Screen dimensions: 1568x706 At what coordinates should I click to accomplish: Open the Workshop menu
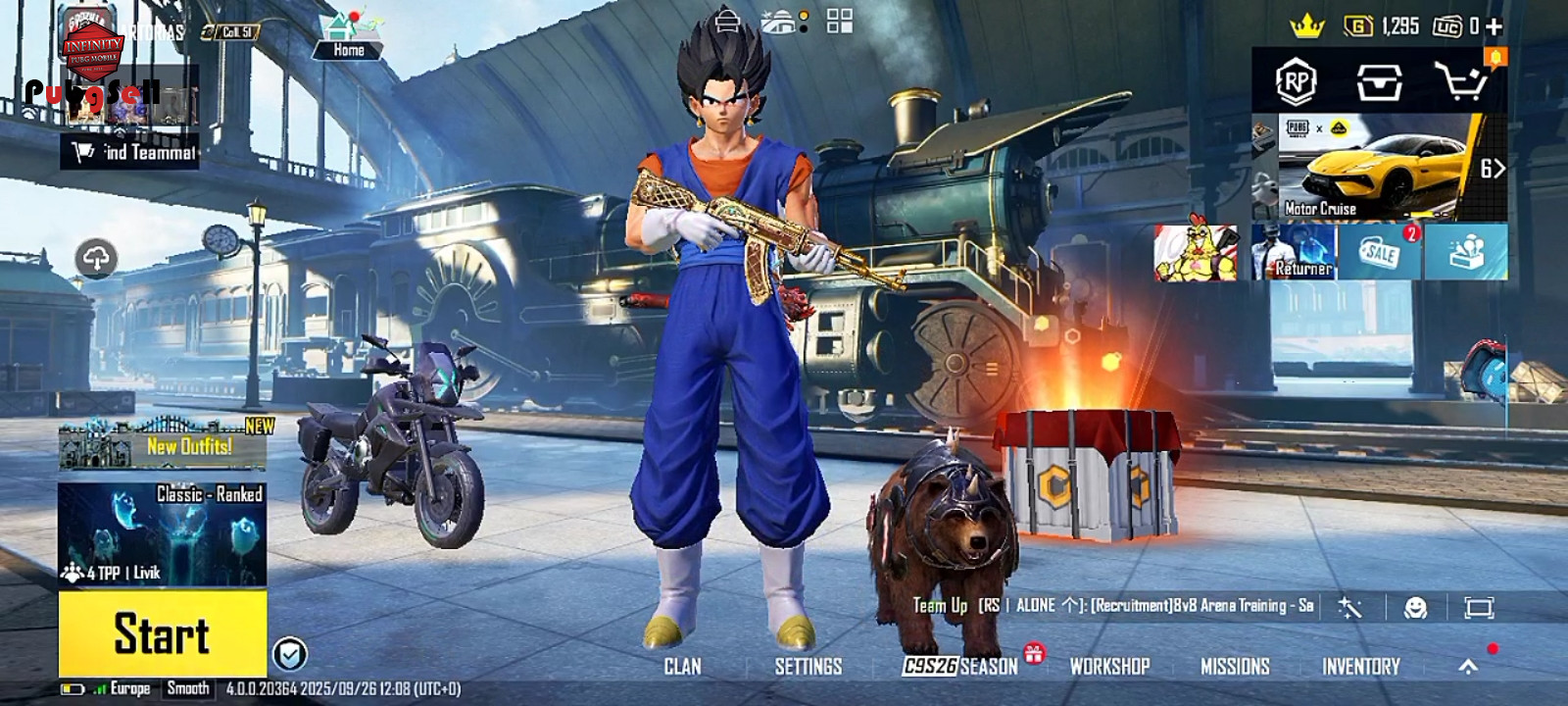pyautogui.click(x=1109, y=667)
